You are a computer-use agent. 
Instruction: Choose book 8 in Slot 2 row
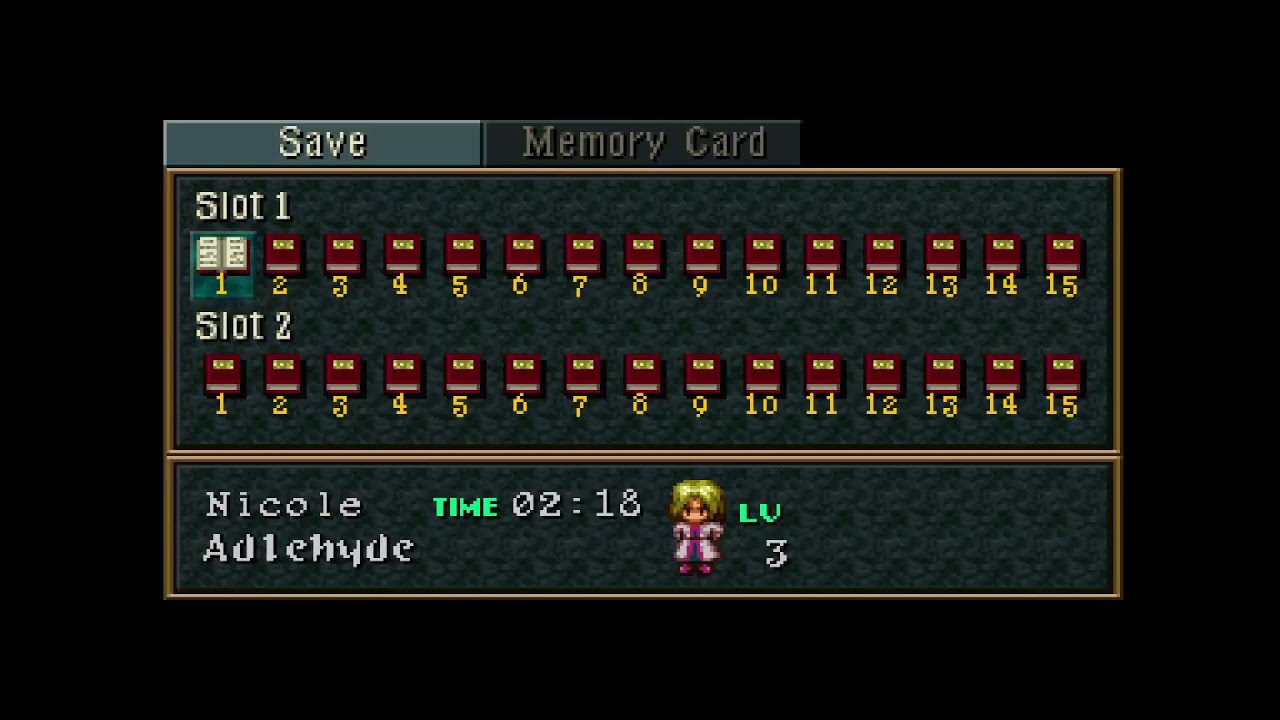click(642, 375)
